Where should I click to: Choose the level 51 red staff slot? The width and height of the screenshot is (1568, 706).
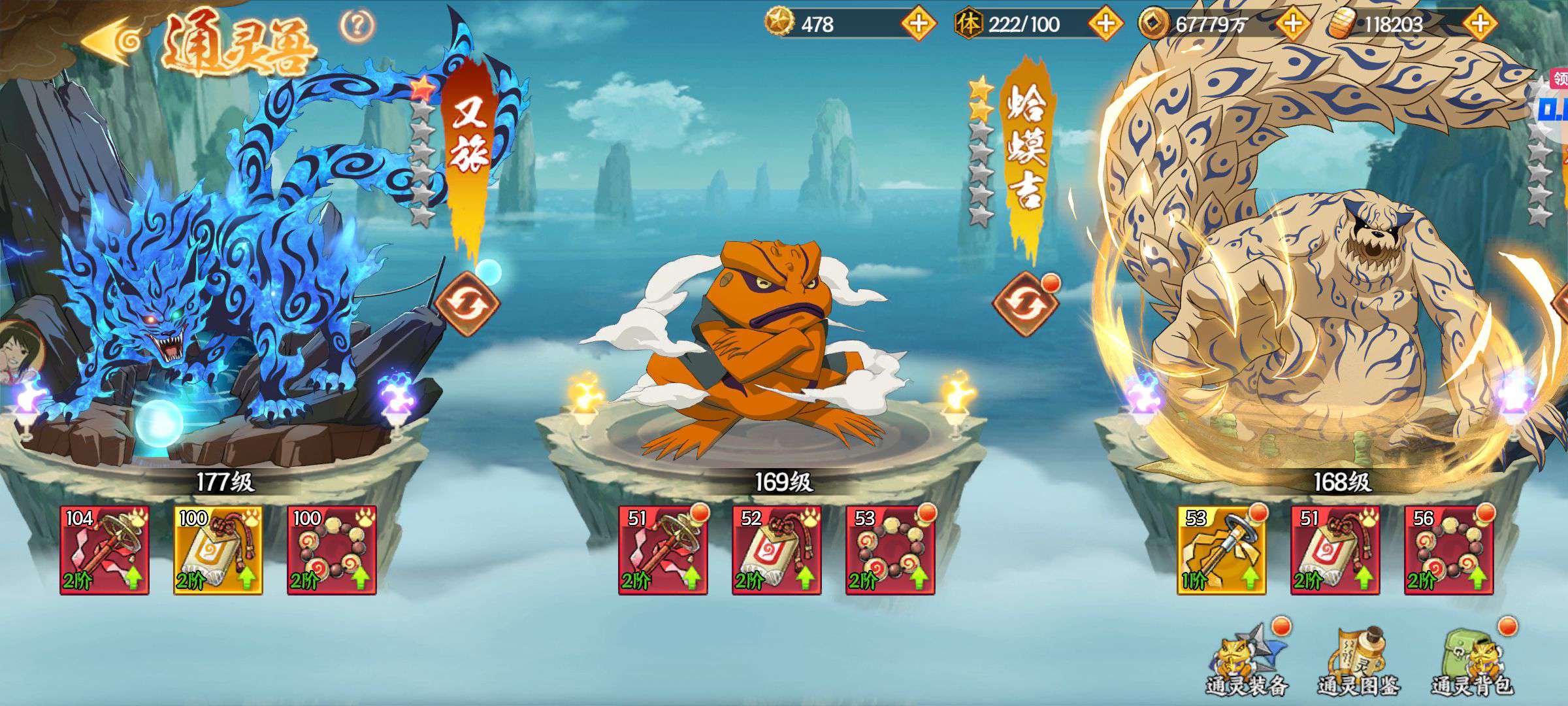coord(663,550)
